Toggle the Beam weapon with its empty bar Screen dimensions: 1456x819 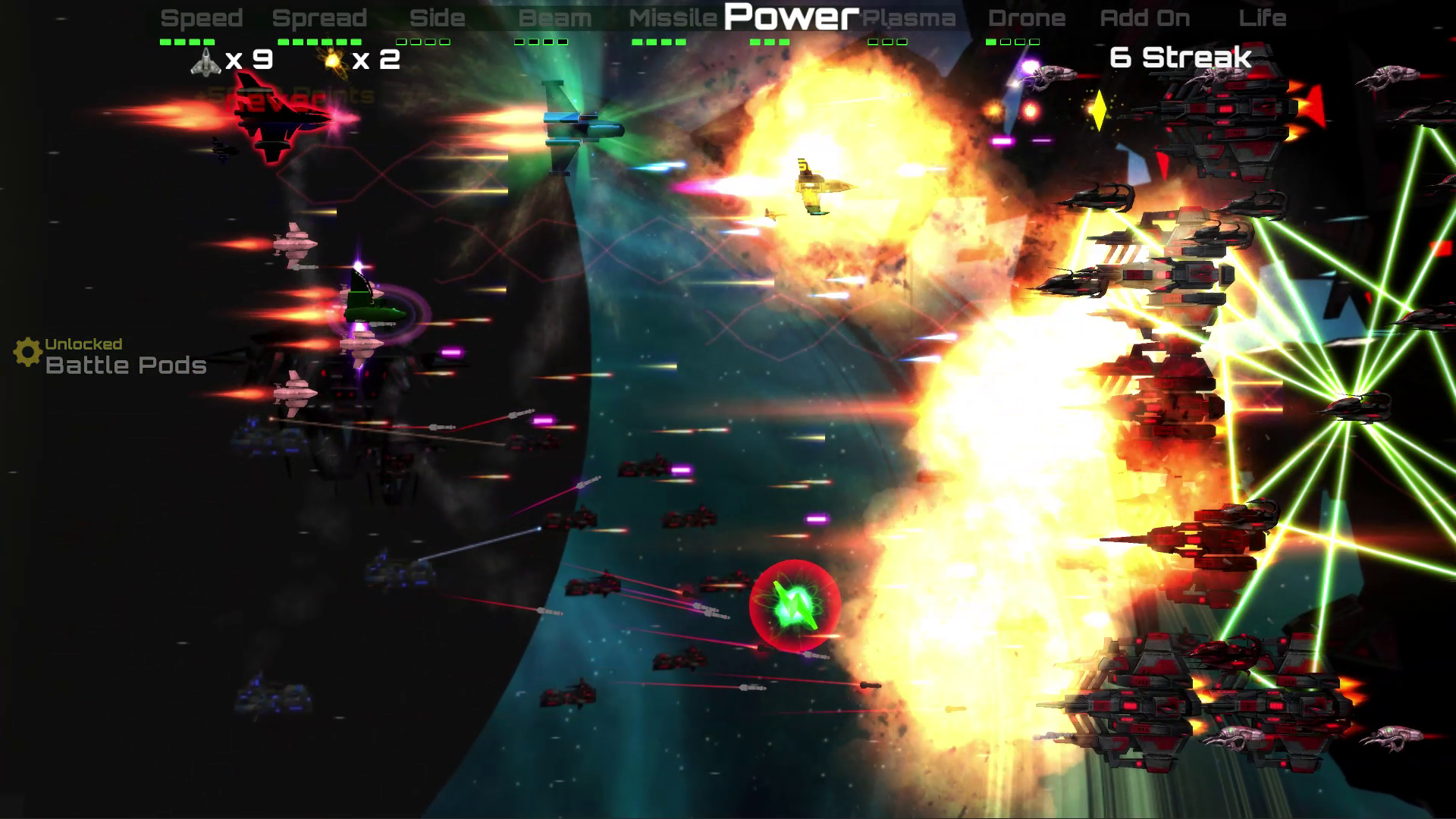point(555,18)
